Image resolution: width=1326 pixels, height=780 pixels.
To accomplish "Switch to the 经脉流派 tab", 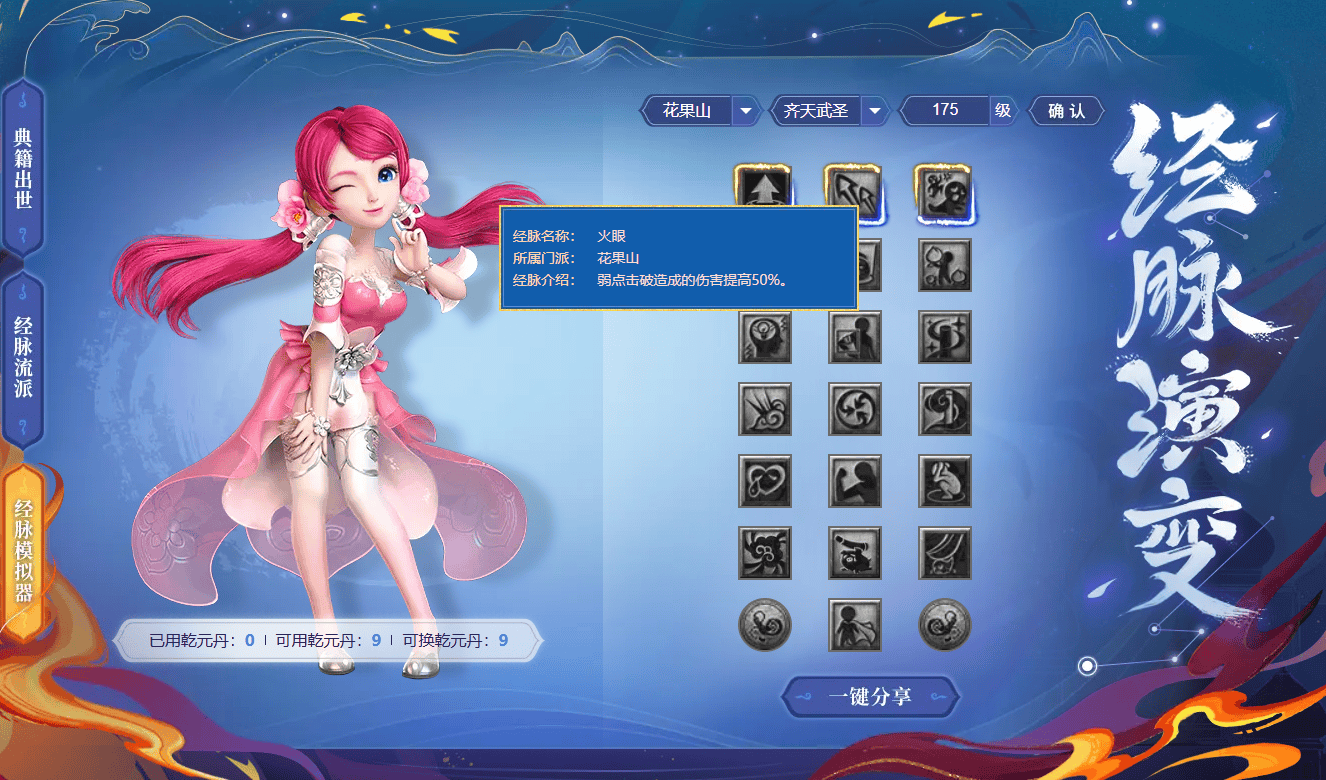I will (23, 357).
